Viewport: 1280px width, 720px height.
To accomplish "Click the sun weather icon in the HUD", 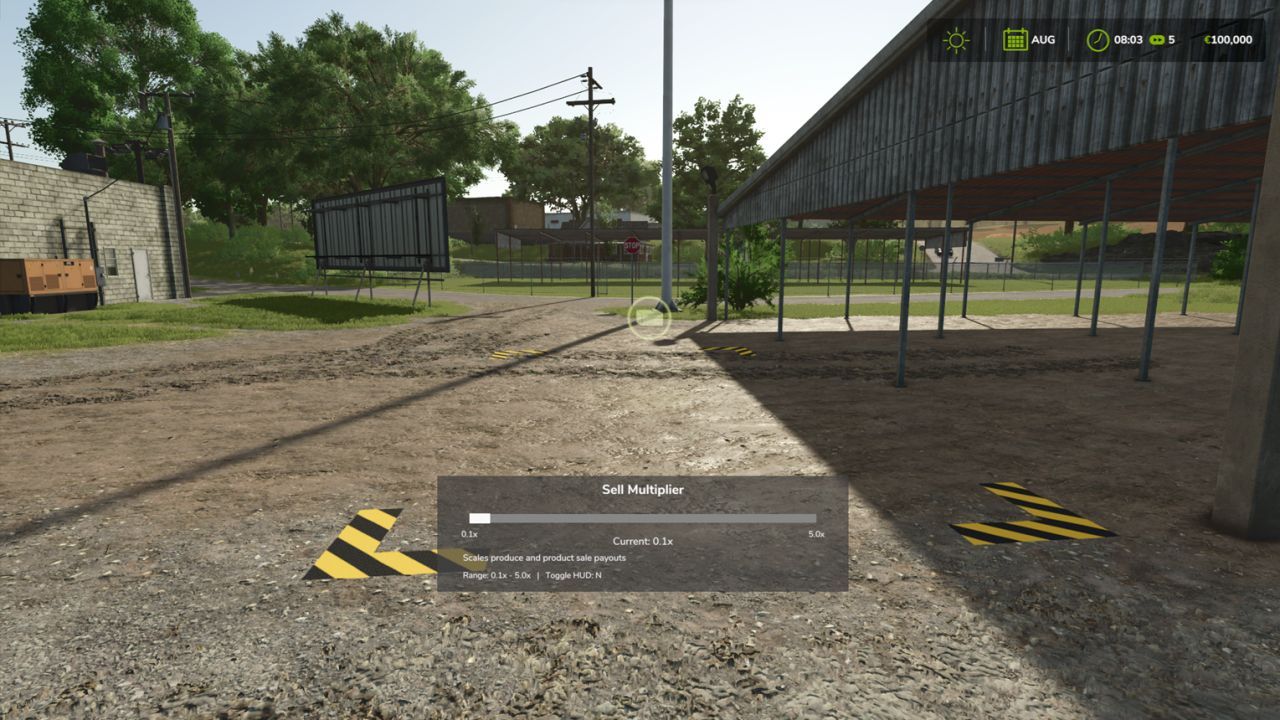I will 957,40.
